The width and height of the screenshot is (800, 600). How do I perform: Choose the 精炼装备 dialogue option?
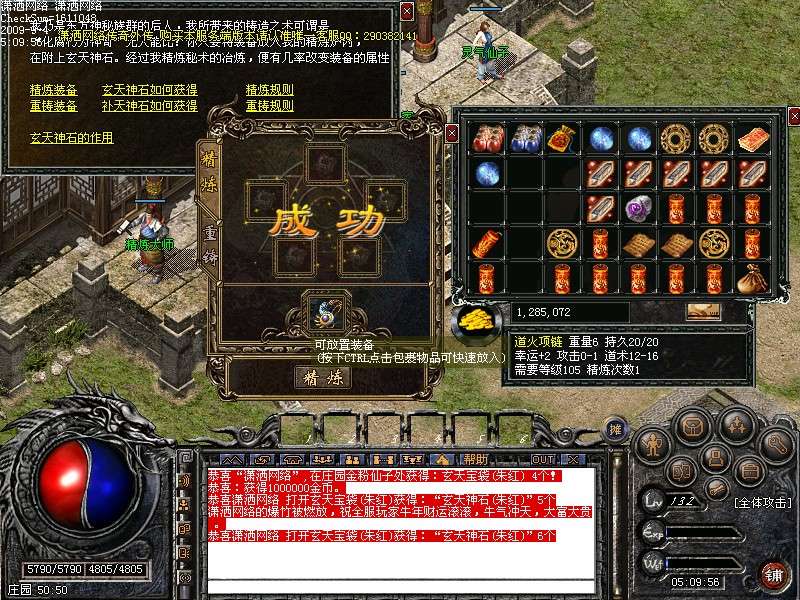53,90
